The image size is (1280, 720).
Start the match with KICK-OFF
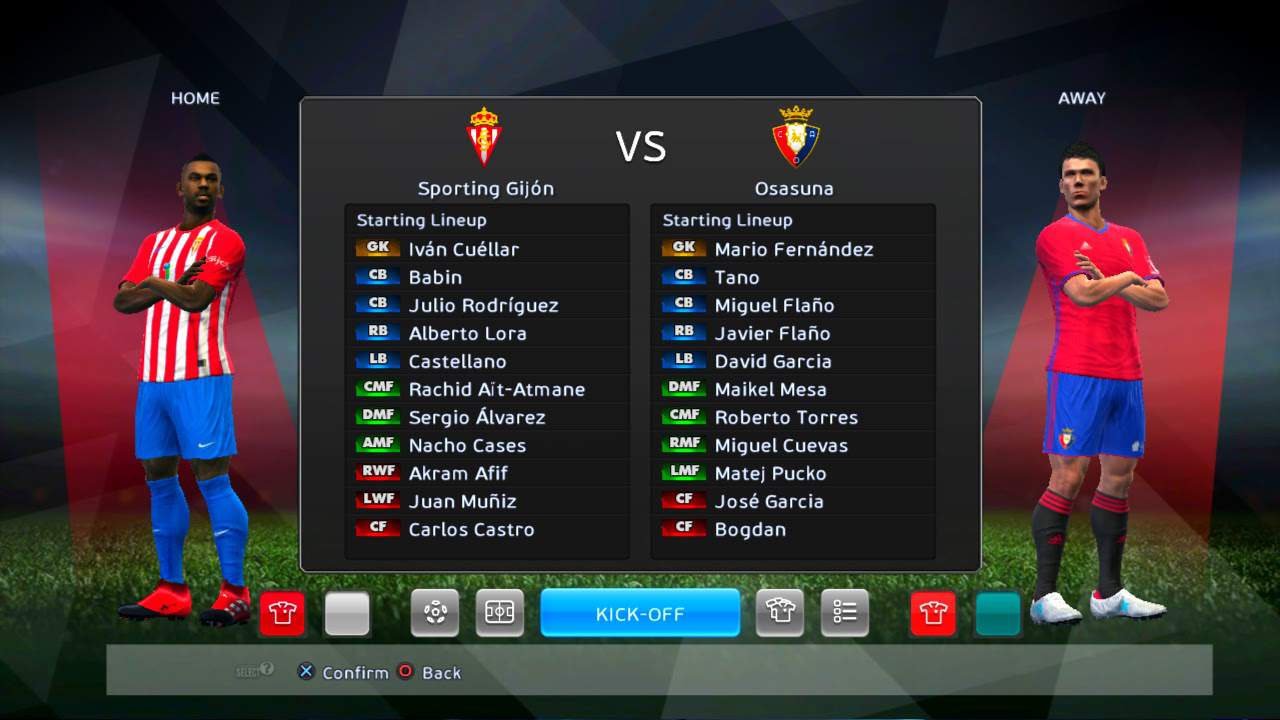point(640,613)
